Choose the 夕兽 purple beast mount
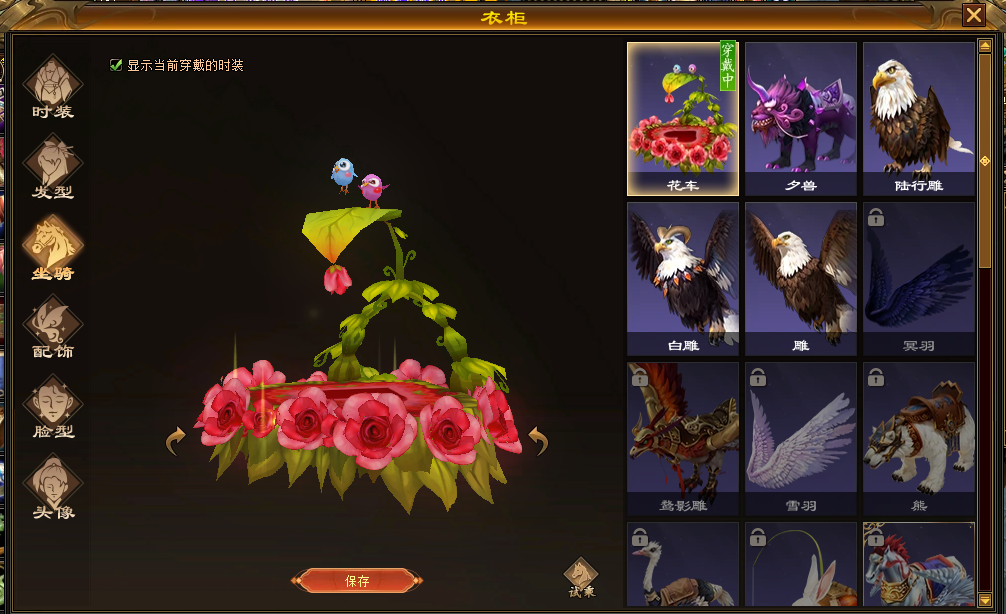Viewport: 1006px width, 614px height. pos(801,118)
